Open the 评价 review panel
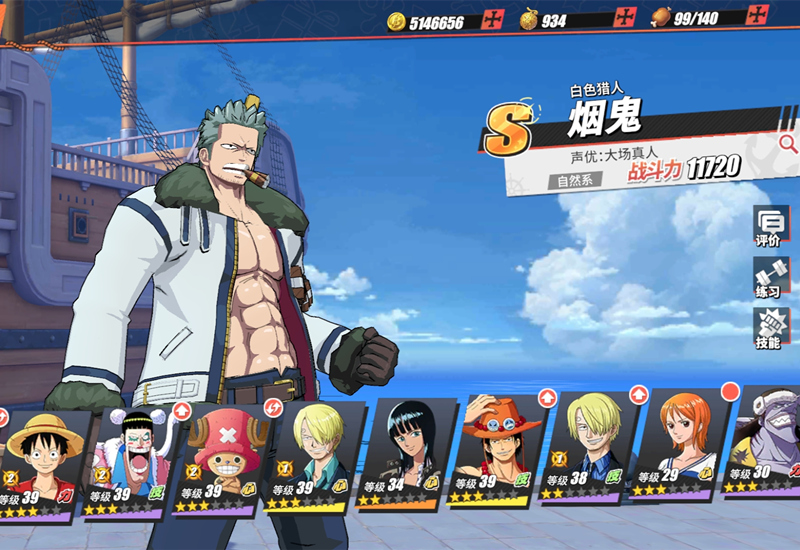 coord(768,227)
